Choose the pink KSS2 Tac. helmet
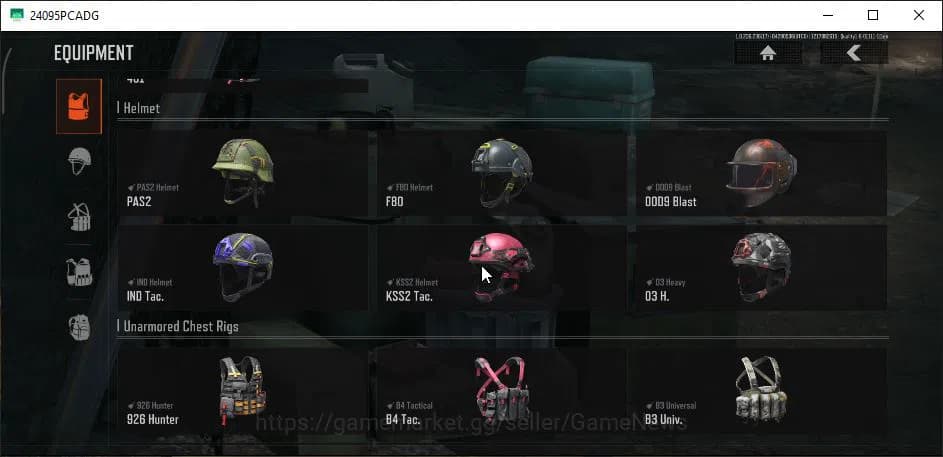The image size is (943, 457). 500,266
